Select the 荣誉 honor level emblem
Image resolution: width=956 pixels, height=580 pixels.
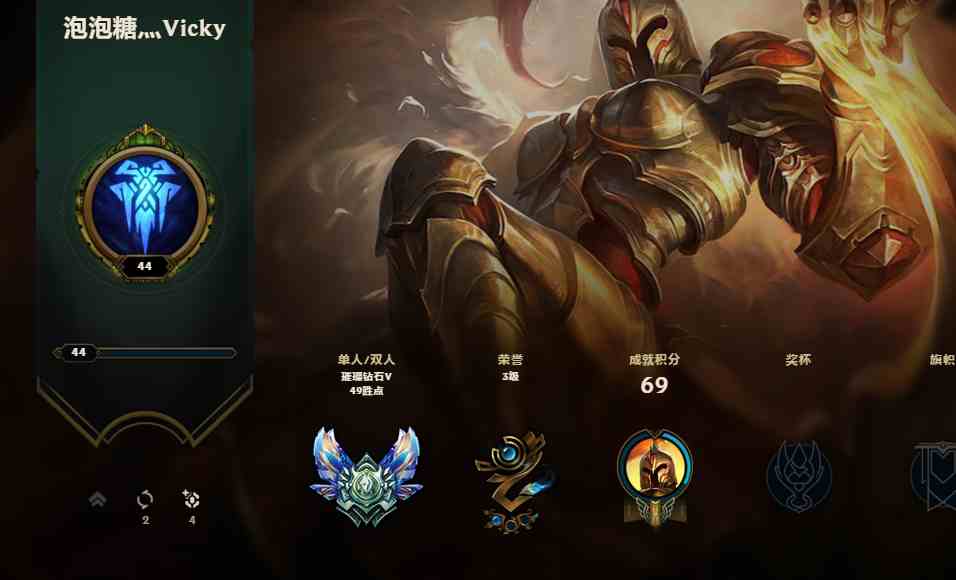510,478
